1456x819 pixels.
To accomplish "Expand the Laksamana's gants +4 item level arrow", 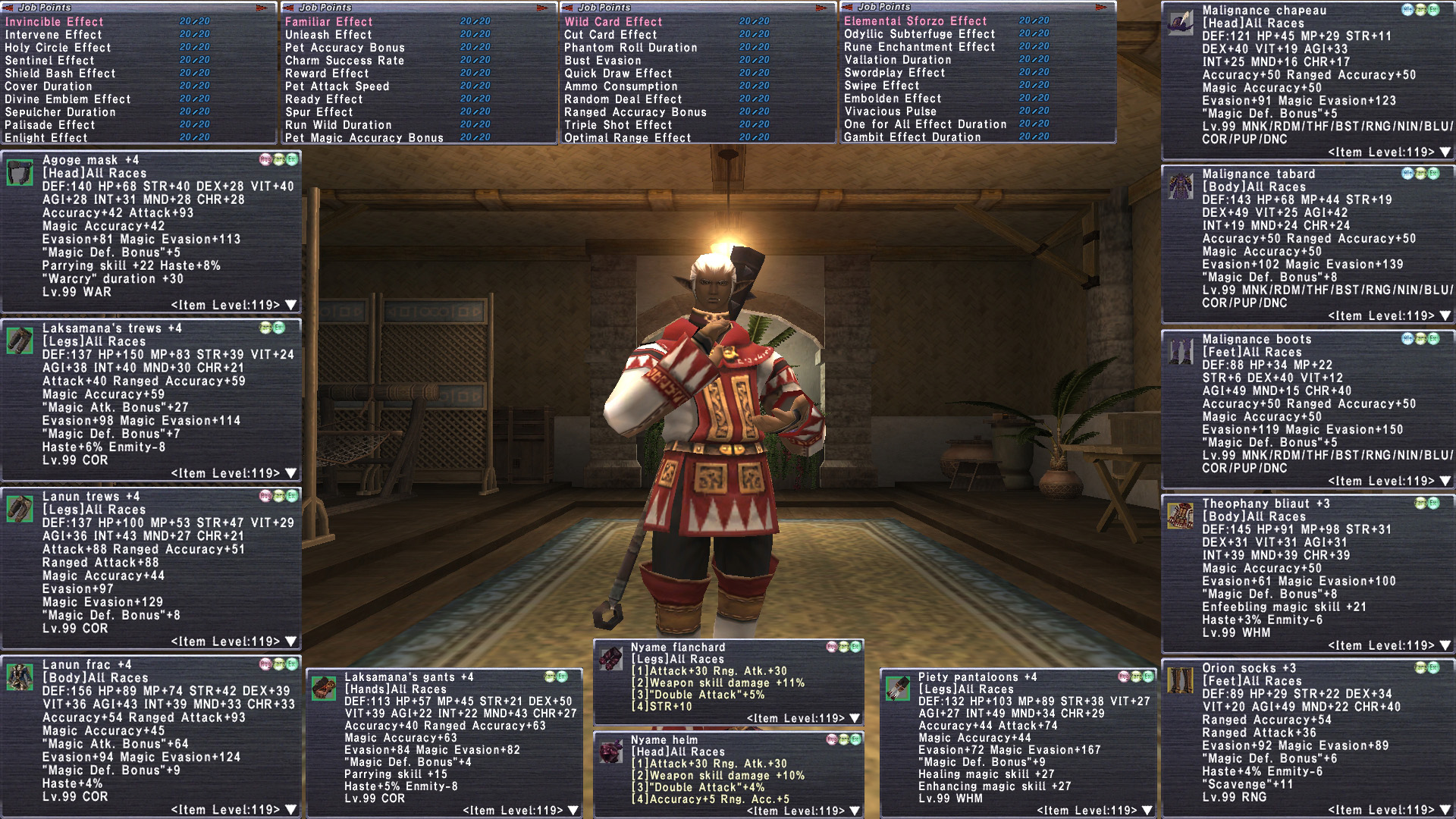I will pyautogui.click(x=573, y=811).
